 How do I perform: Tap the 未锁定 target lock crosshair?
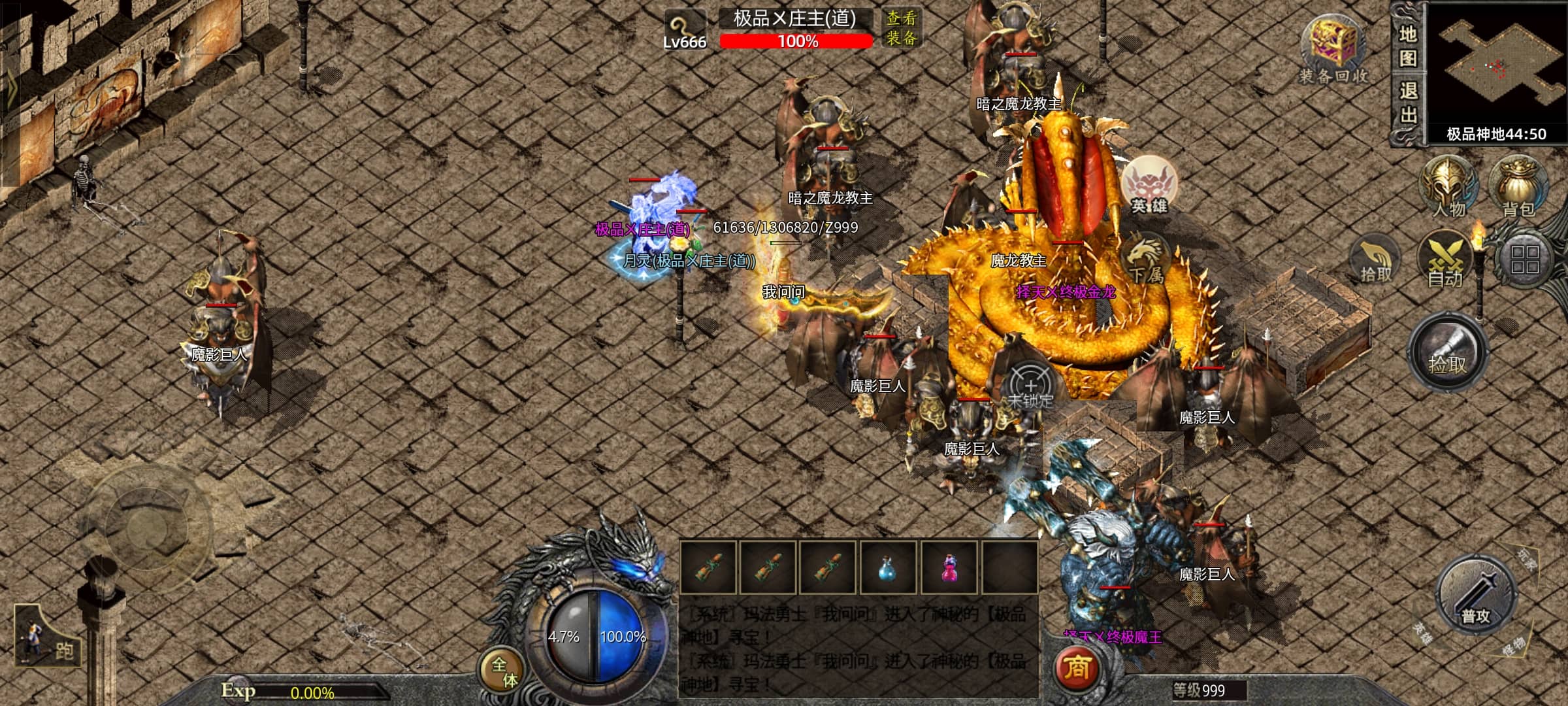[1030, 387]
